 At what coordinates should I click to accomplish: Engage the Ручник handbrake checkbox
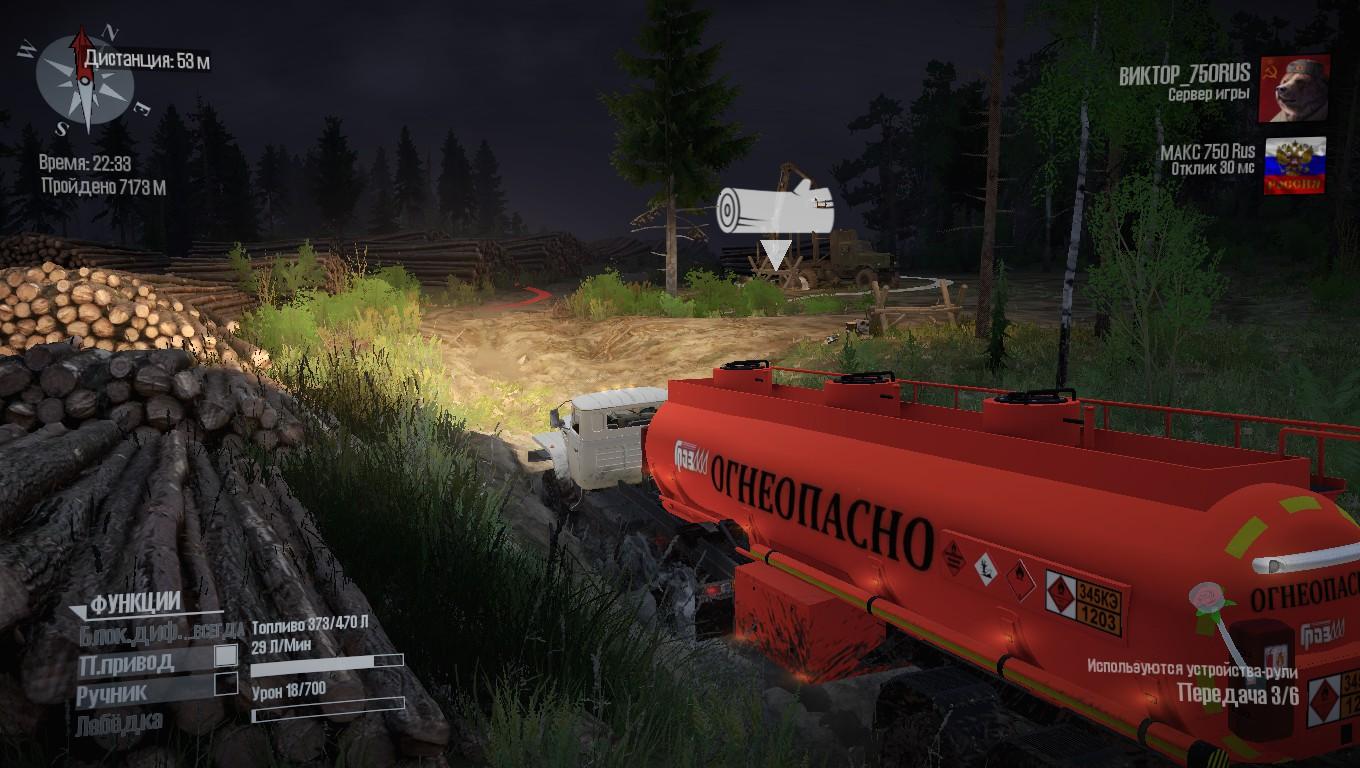[227, 684]
